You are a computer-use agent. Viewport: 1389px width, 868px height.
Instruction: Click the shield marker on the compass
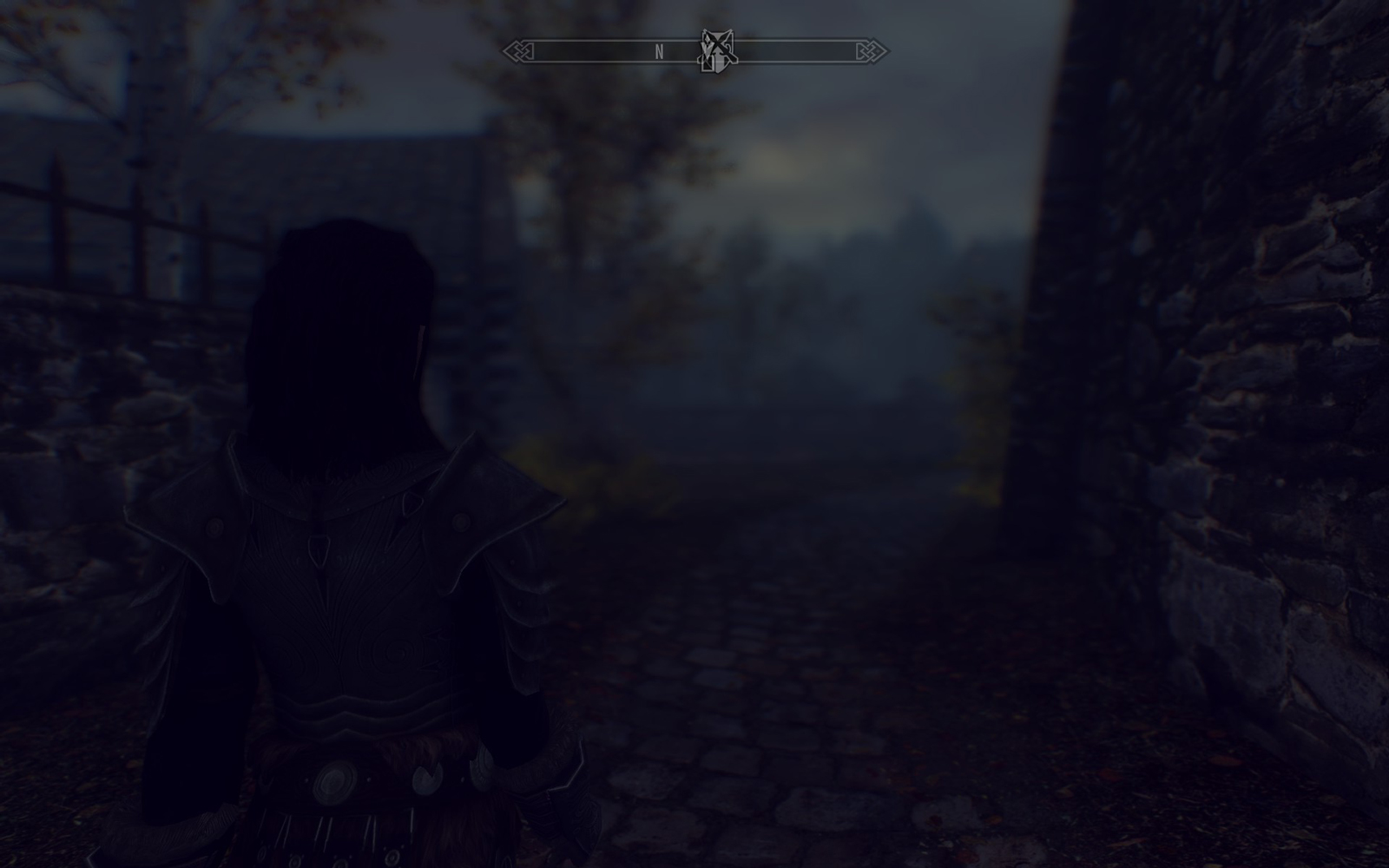point(716,51)
